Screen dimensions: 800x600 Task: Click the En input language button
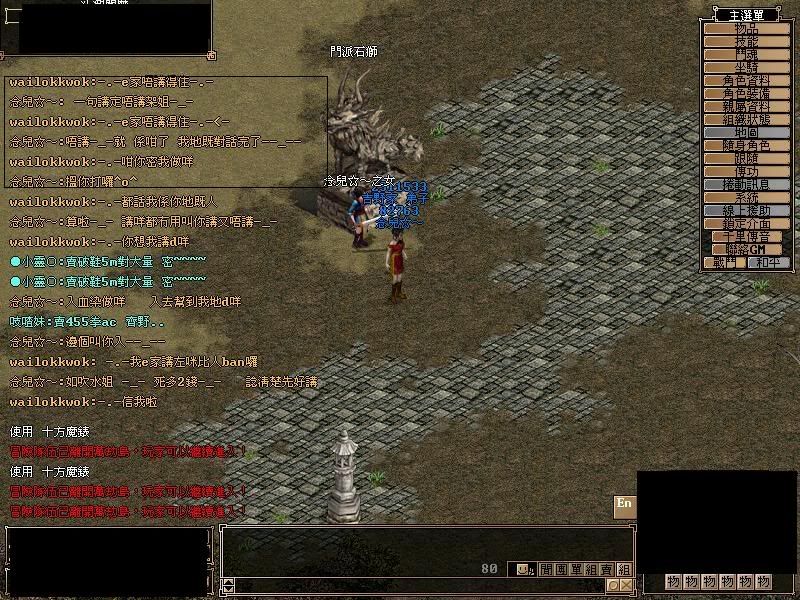click(624, 503)
